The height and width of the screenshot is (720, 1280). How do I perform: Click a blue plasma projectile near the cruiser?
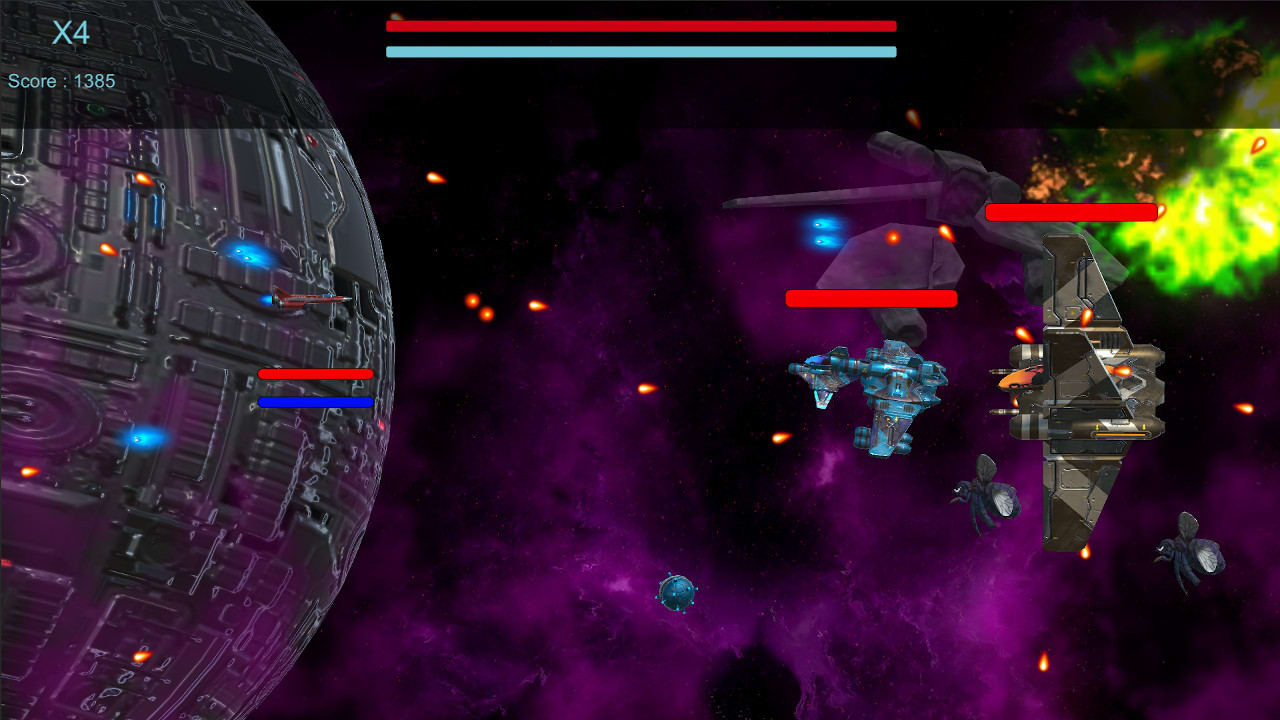pyautogui.click(x=820, y=230)
